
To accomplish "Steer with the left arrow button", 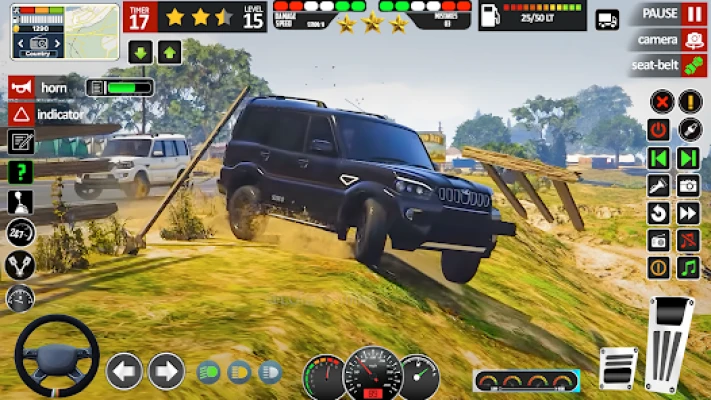I will coord(124,371).
